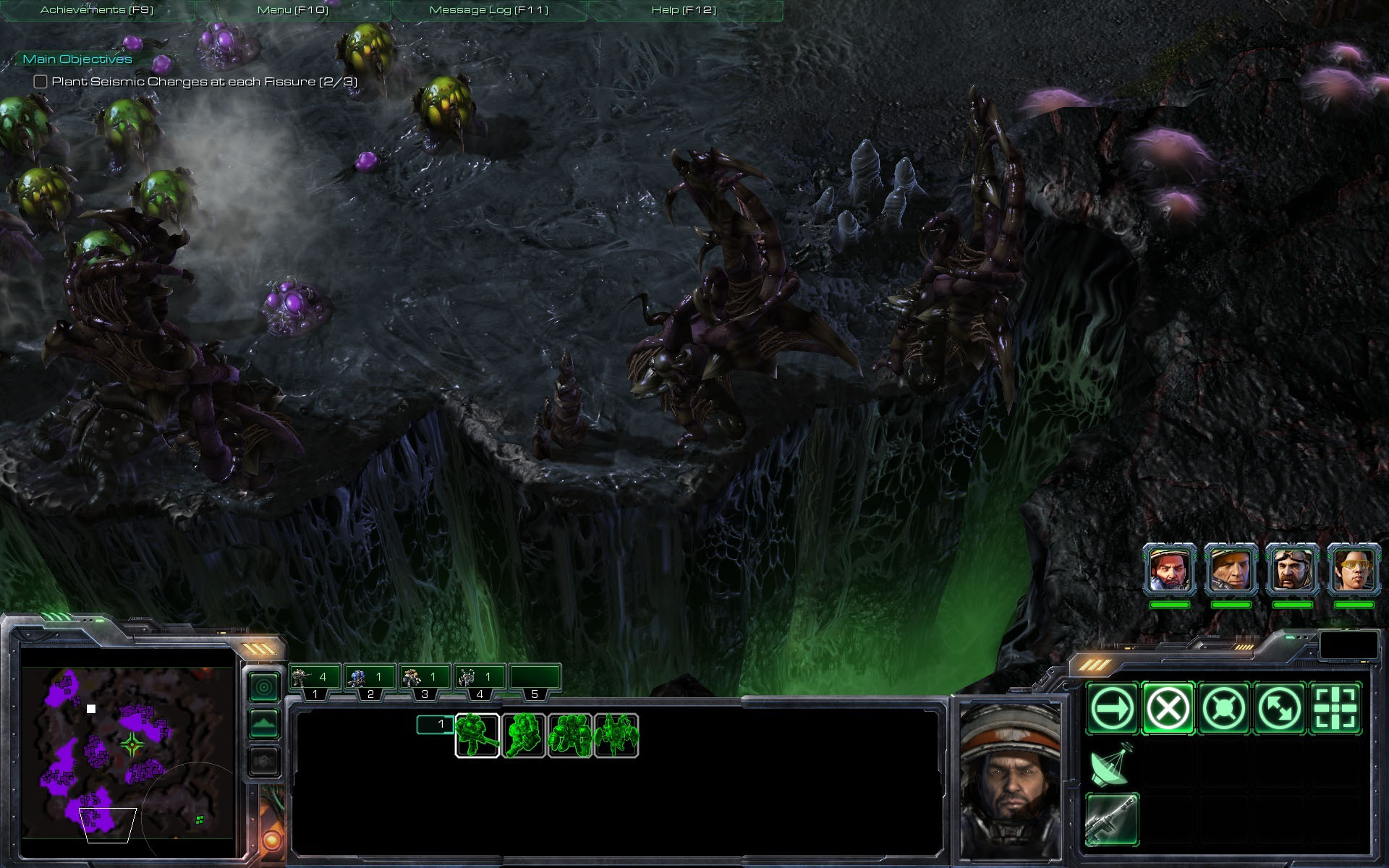The height and width of the screenshot is (868, 1389).
Task: Select control group 2 with the blue marine
Action: [369, 678]
